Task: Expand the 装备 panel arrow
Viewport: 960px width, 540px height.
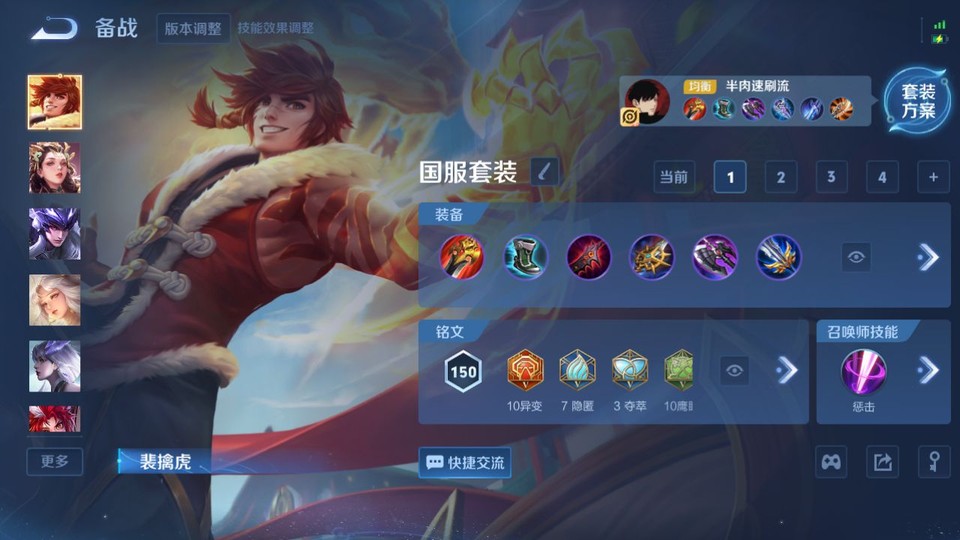Action: 928,257
